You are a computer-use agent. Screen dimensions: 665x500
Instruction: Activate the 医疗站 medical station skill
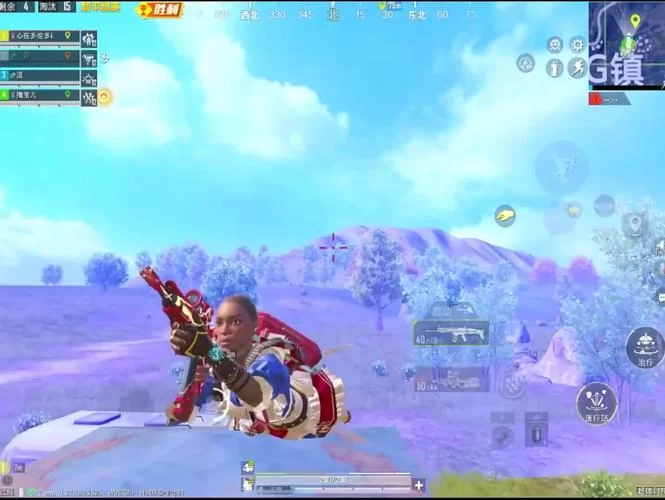pyautogui.click(x=596, y=403)
